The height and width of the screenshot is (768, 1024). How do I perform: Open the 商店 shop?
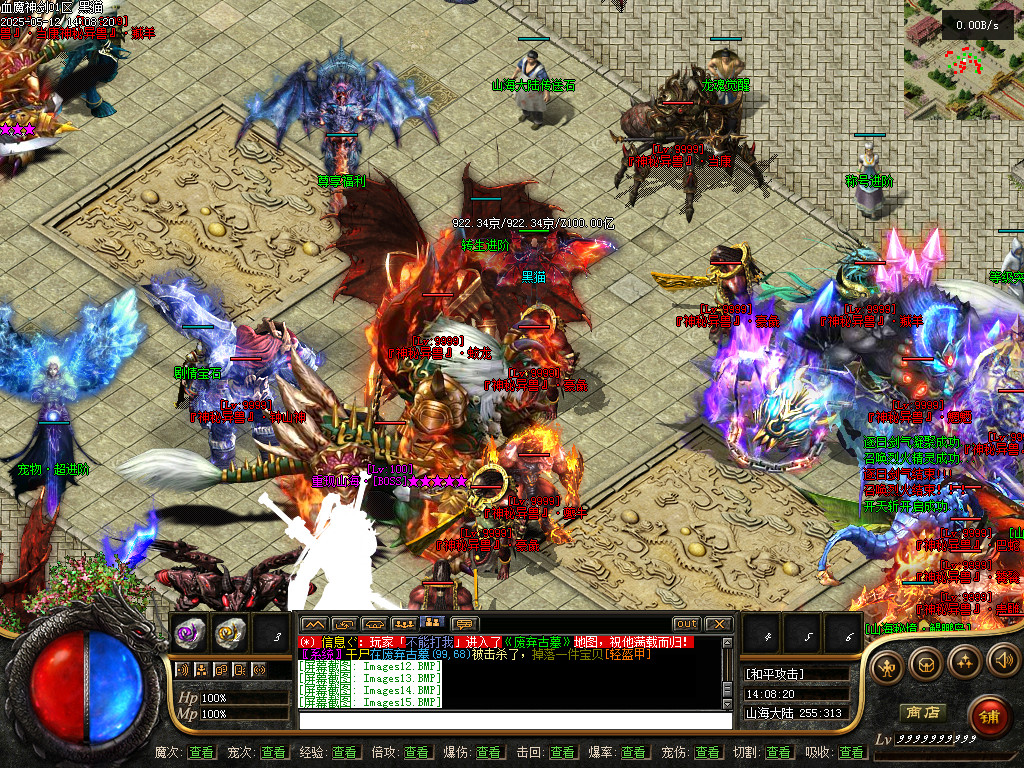922,713
